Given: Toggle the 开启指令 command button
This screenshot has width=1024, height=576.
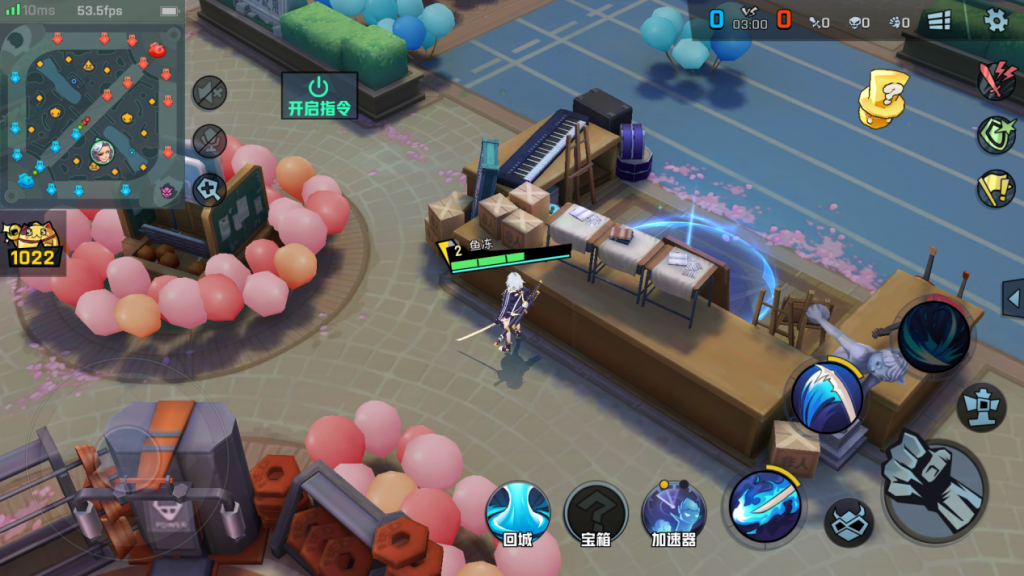Looking at the screenshot, I should click(319, 96).
